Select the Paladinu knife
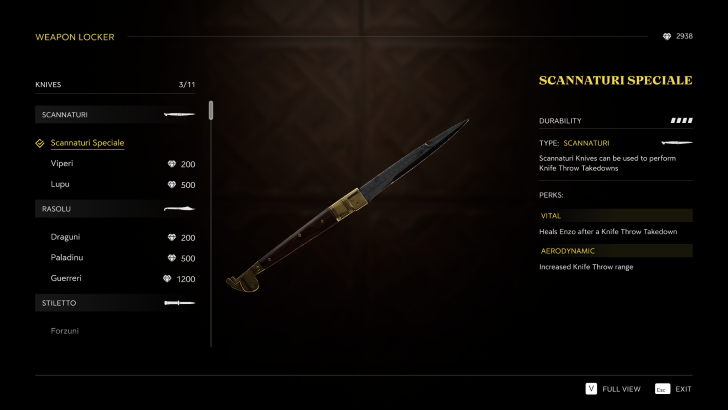728x410 pixels. (x=66, y=258)
